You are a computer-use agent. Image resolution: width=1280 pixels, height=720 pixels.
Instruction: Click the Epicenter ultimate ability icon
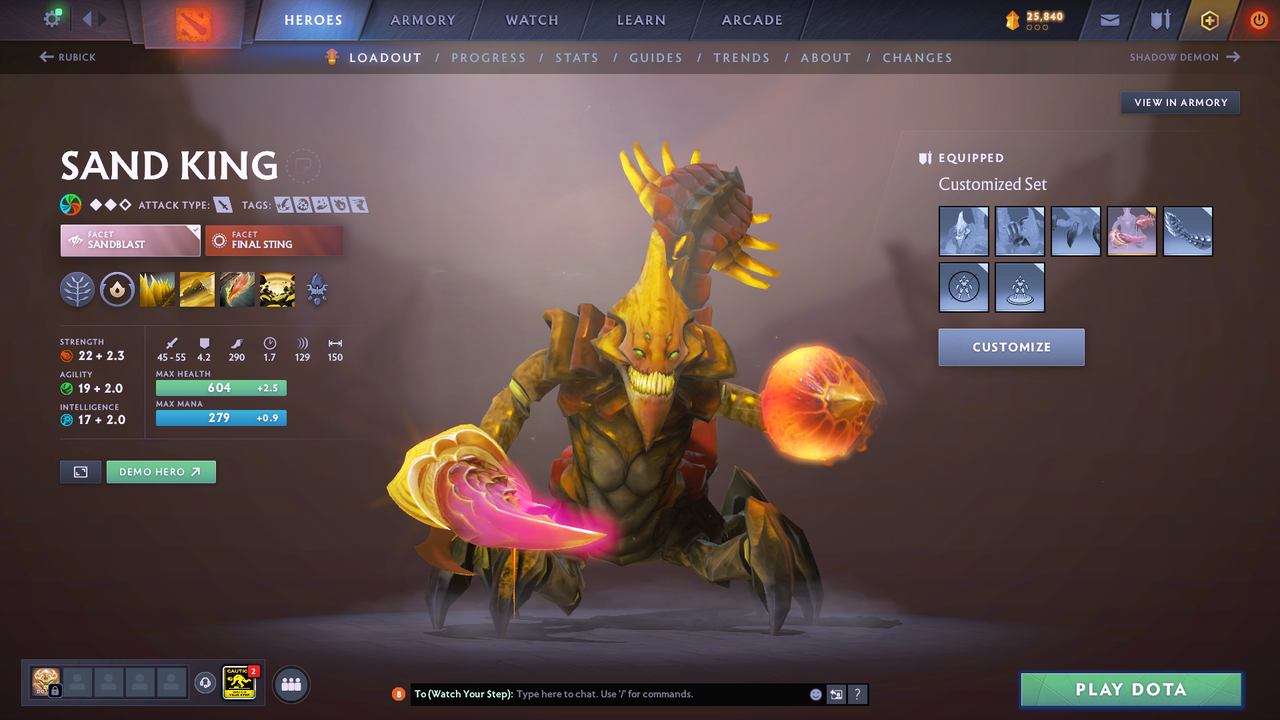point(277,290)
